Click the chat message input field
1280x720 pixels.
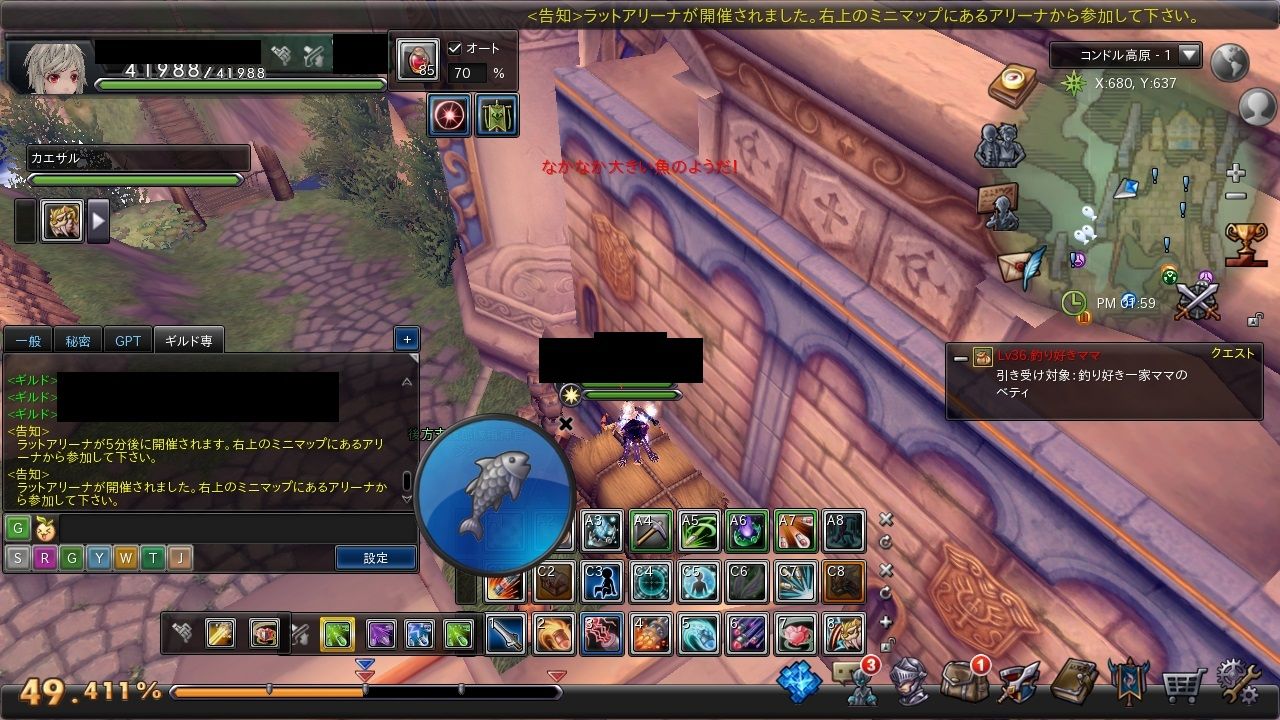click(236, 528)
